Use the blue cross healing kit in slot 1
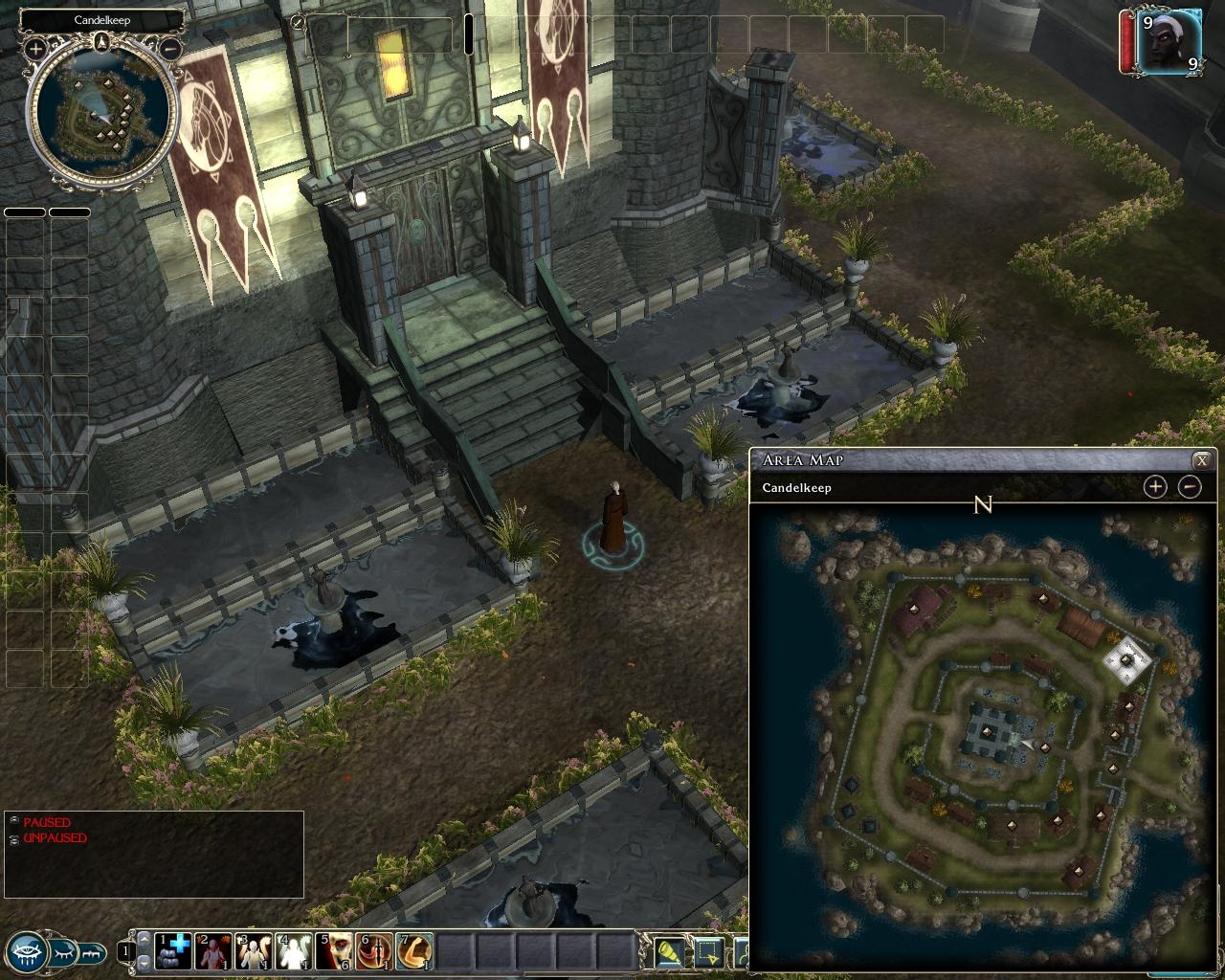 click(173, 951)
